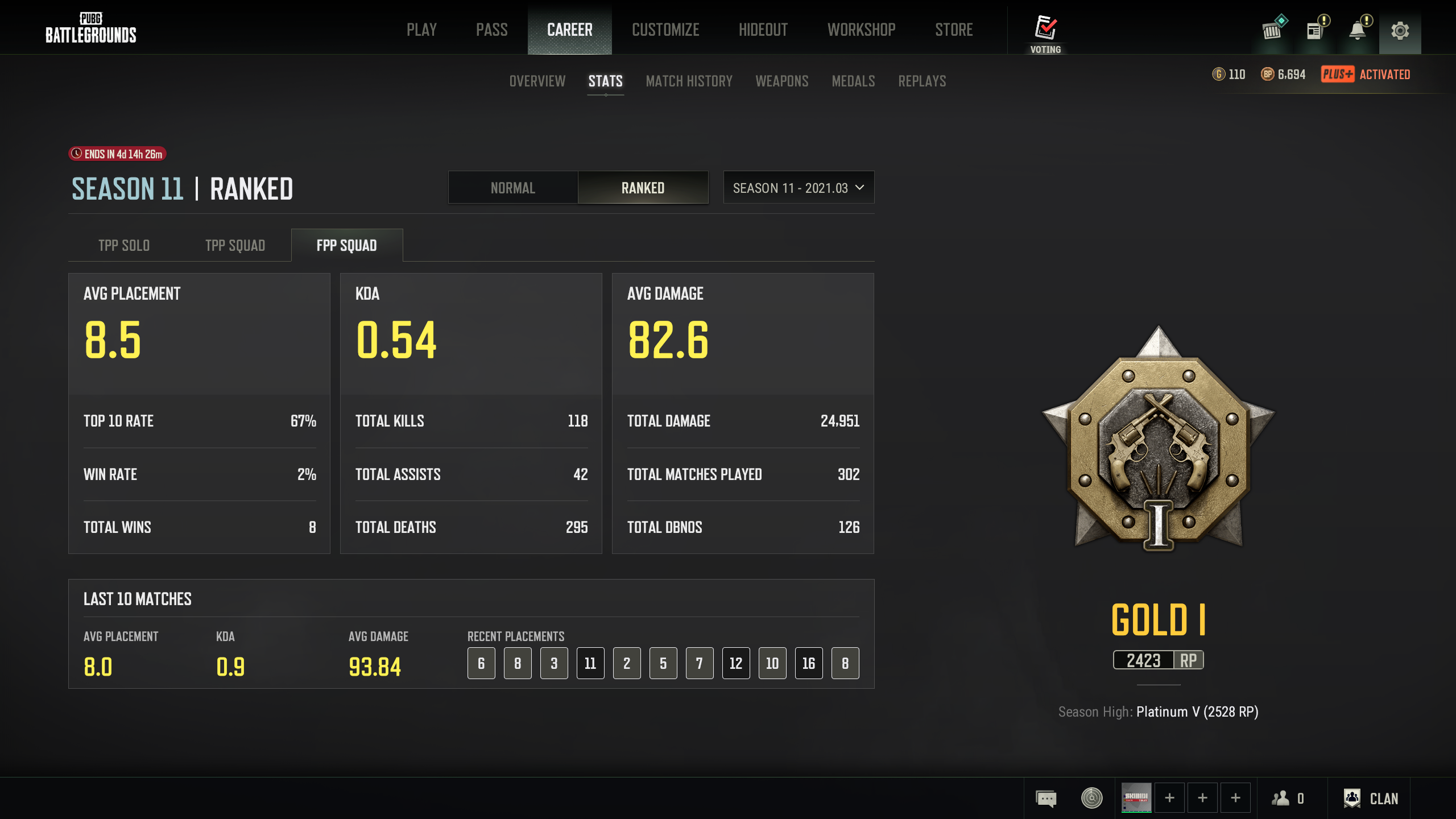1456x819 pixels.
Task: Select the TPP Solo tab
Action: (124, 246)
